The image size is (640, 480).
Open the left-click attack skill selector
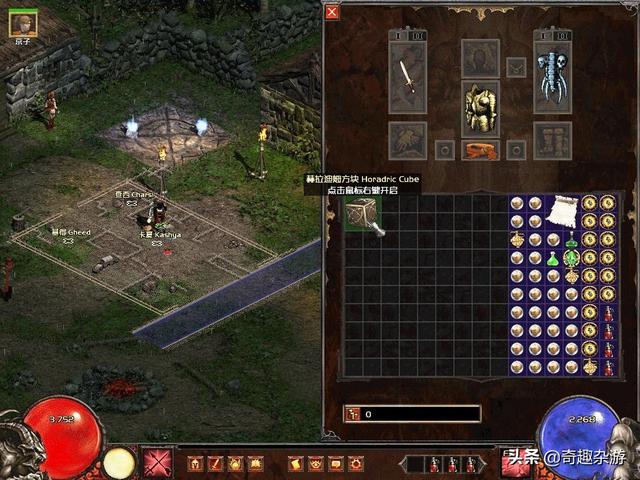[157, 463]
